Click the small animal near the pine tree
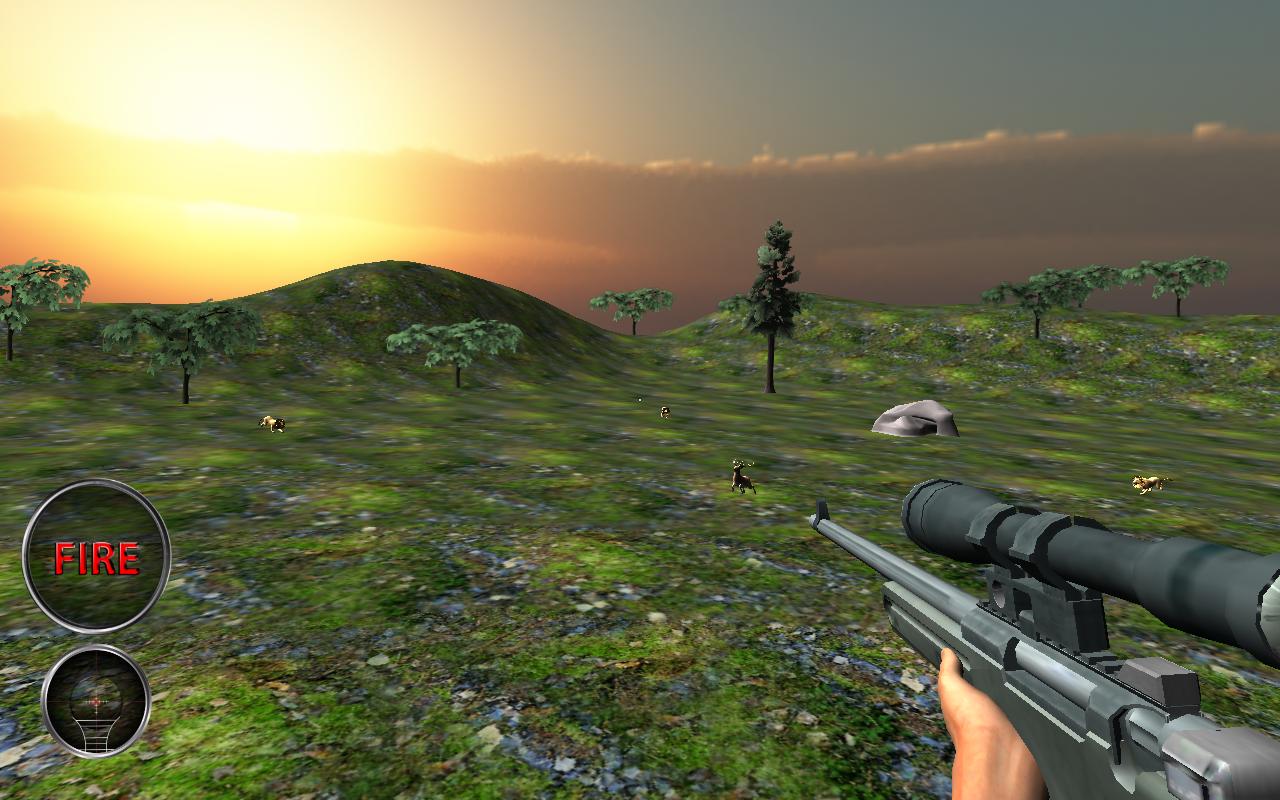 coord(662,411)
